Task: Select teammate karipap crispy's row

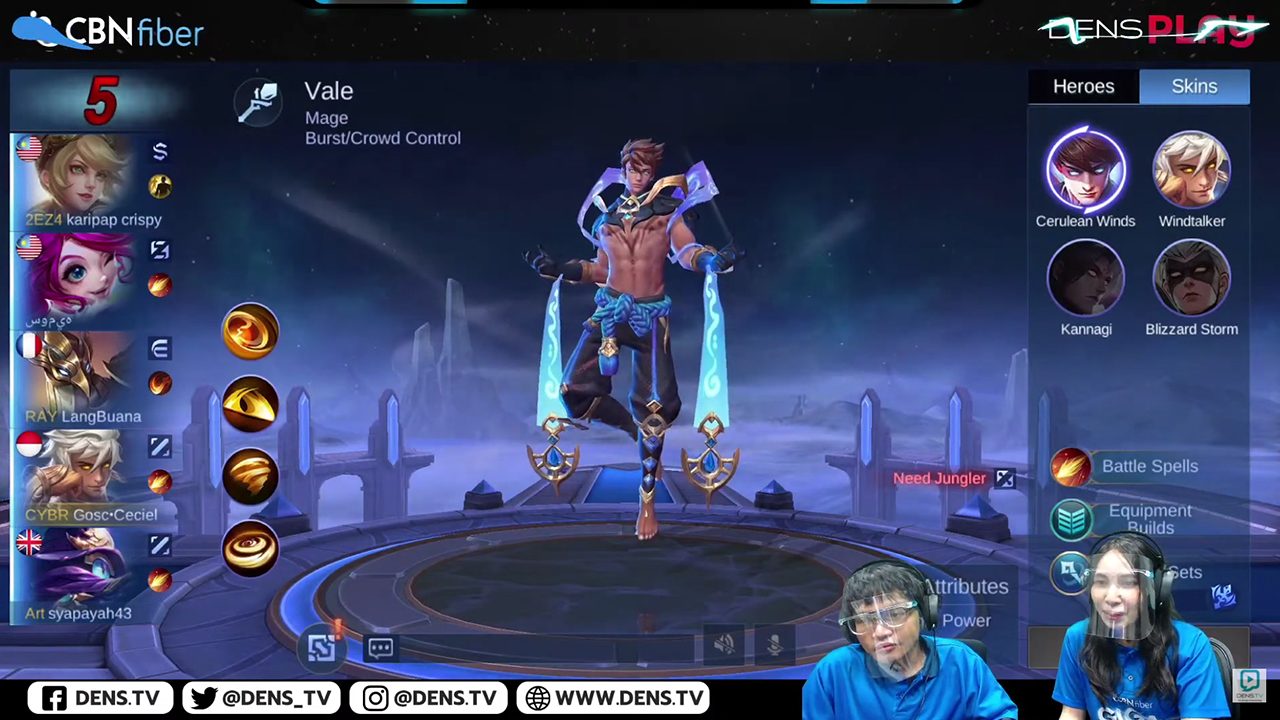Action: coord(92,182)
